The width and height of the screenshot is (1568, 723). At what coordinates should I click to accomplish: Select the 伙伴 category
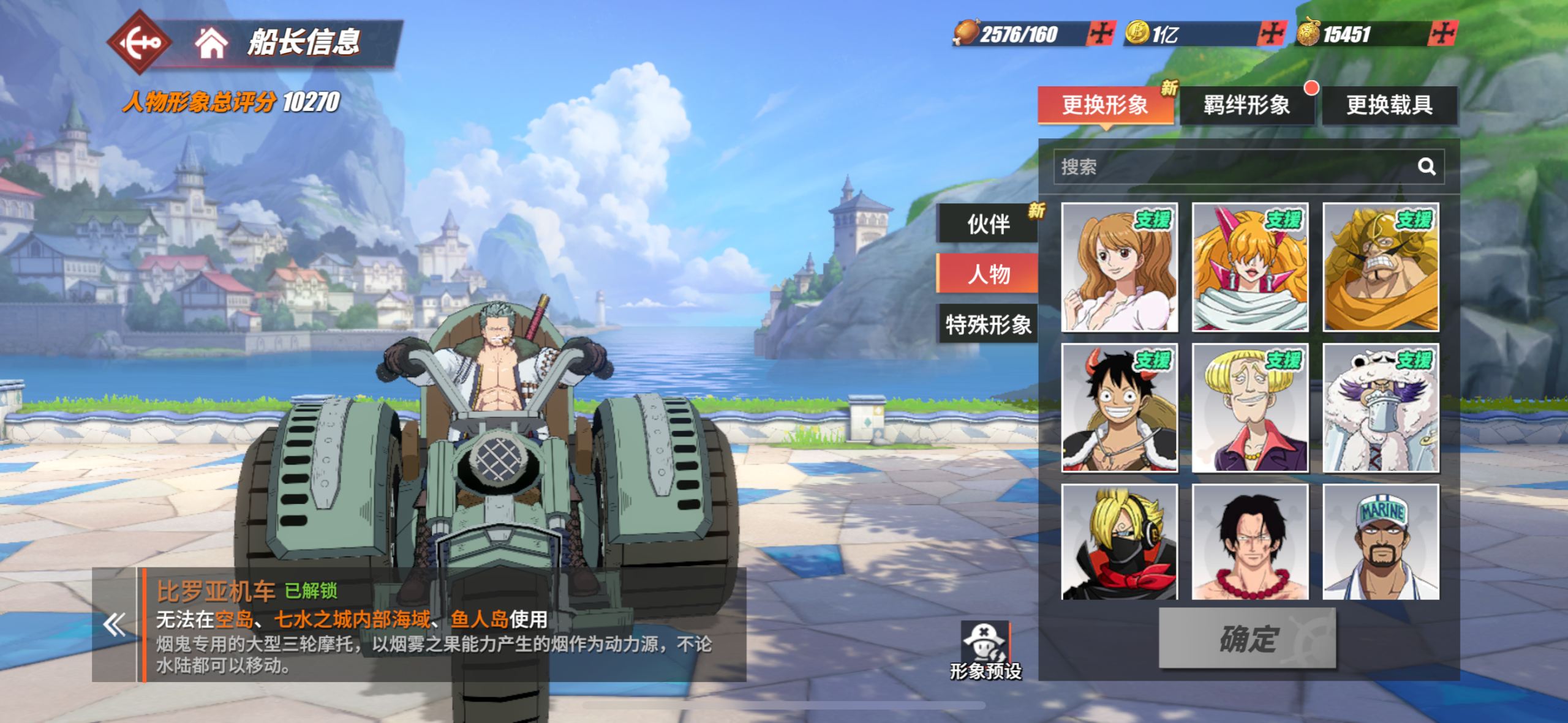(988, 224)
